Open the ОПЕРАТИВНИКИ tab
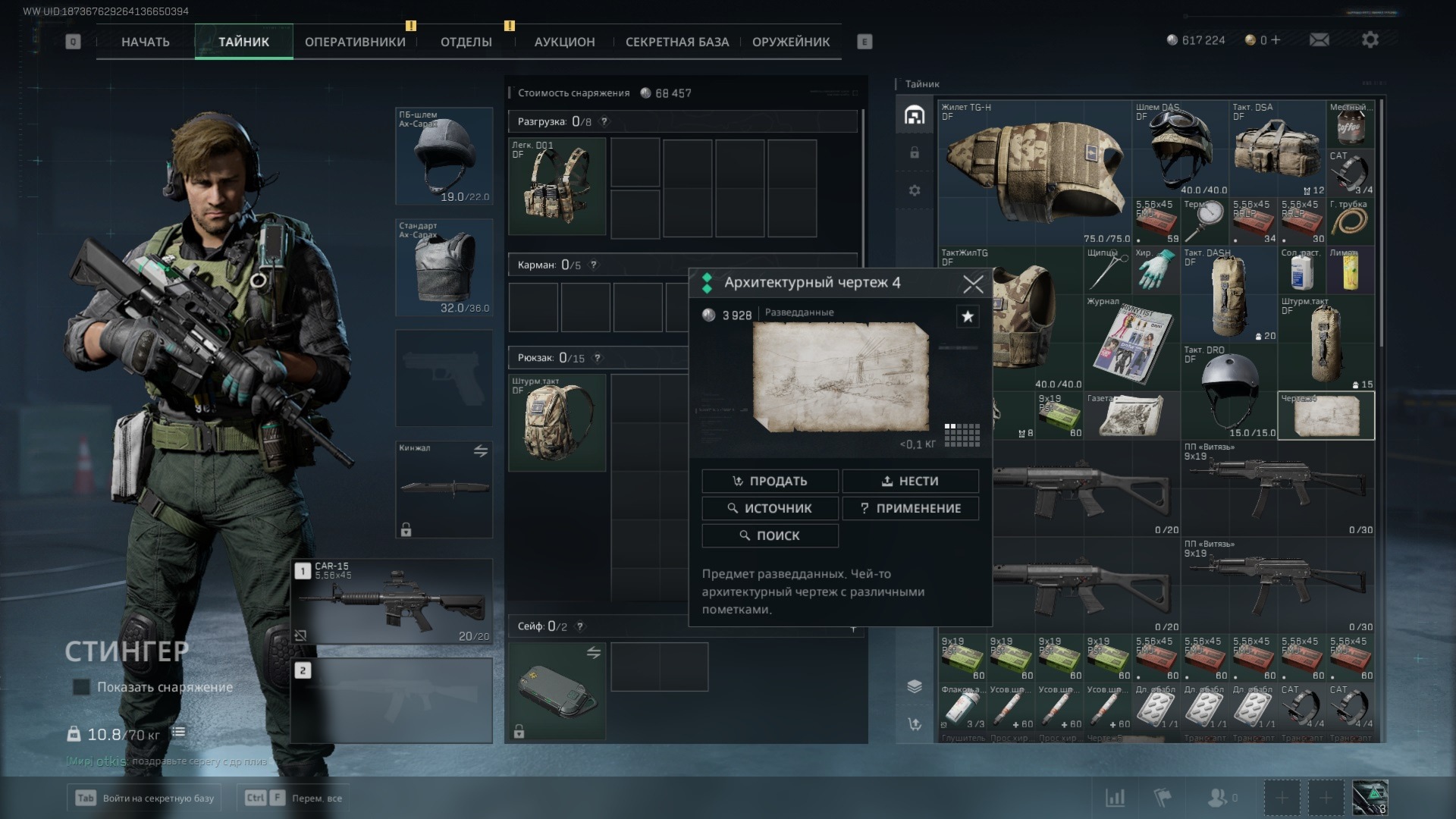The image size is (1456, 819). tap(355, 42)
